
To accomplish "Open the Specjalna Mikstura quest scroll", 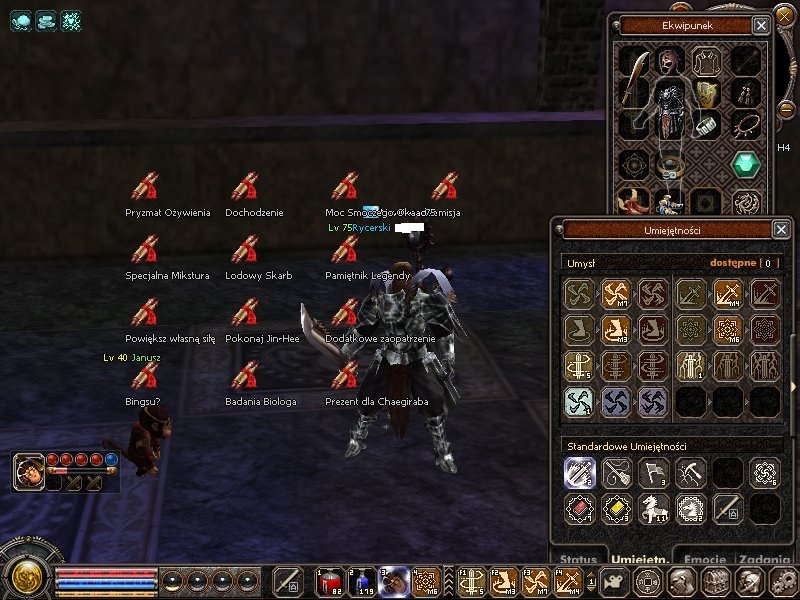I will tap(145, 249).
